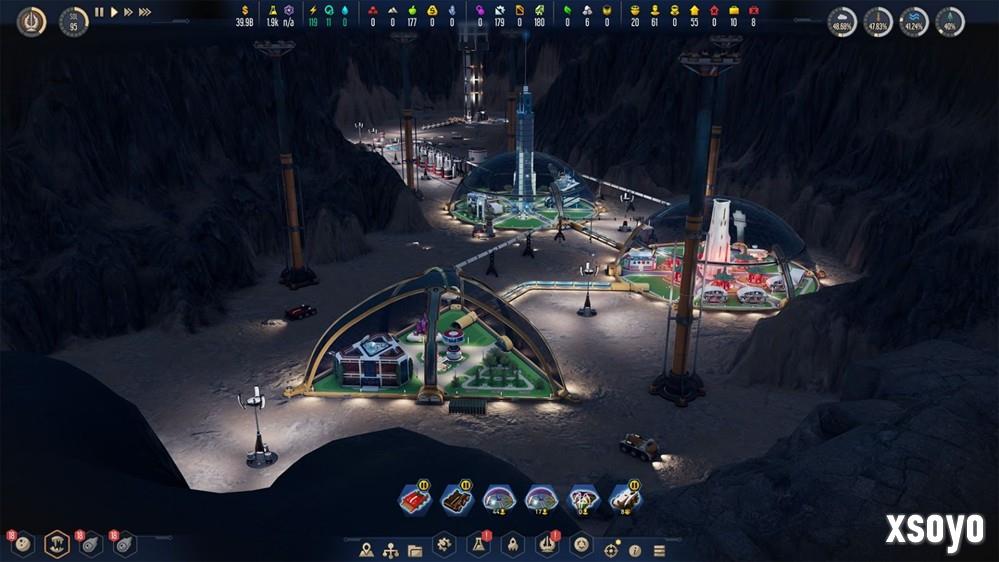Image resolution: width=999 pixels, height=562 pixels.
Task: Click the colony emblem in top-left corner
Action: point(31,21)
